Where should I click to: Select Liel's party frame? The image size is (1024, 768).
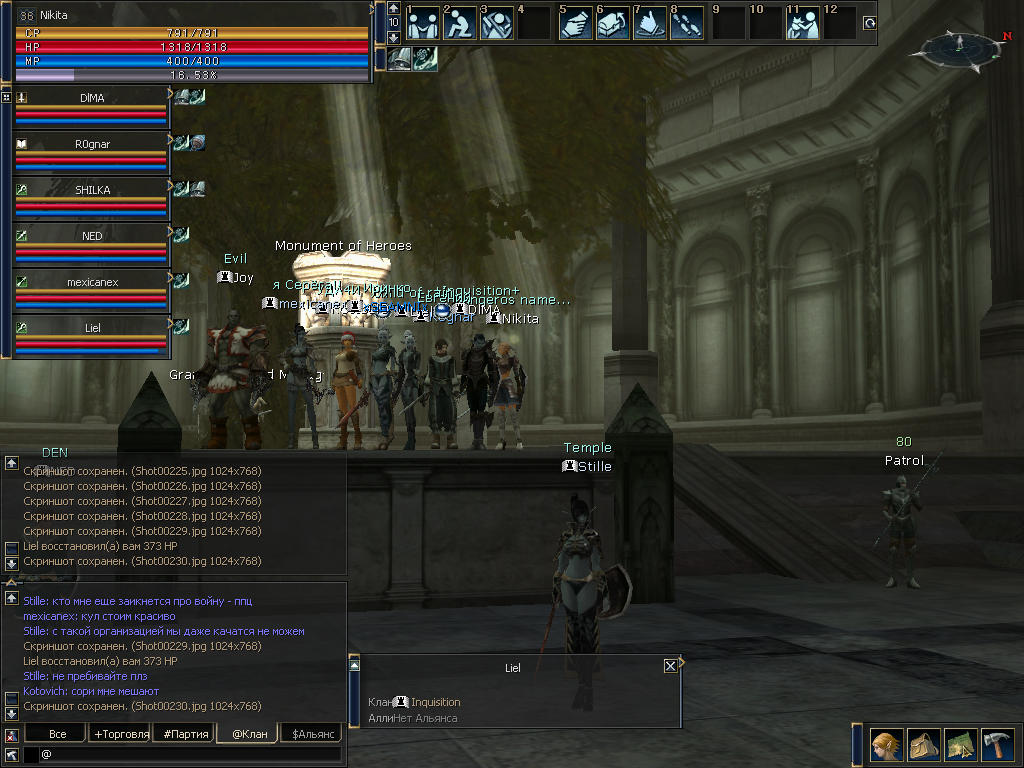92,328
